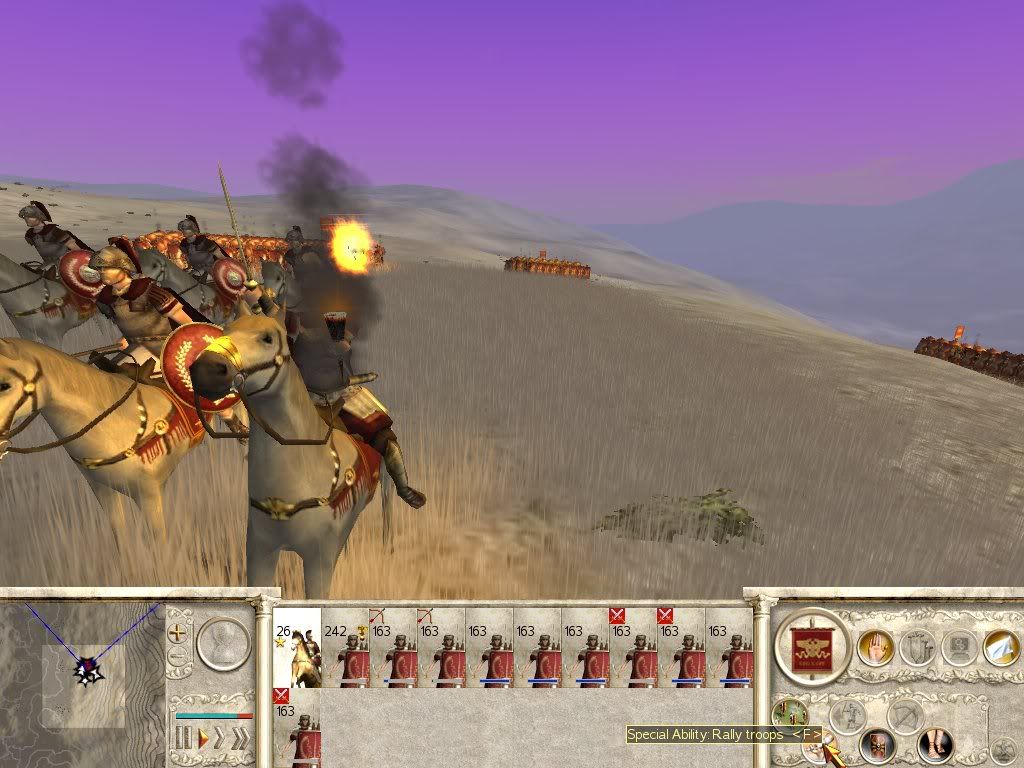Toggle guard mode with red shield icon
The width and height of the screenshot is (1024, 768).
coord(877,744)
